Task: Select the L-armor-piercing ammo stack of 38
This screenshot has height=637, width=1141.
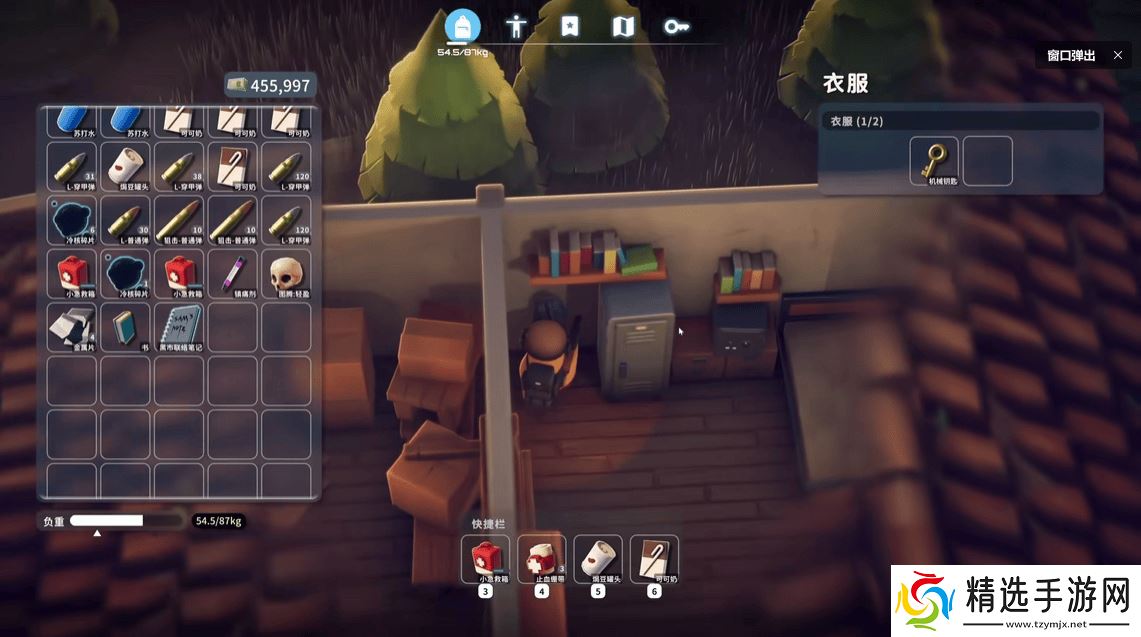Action: click(179, 166)
